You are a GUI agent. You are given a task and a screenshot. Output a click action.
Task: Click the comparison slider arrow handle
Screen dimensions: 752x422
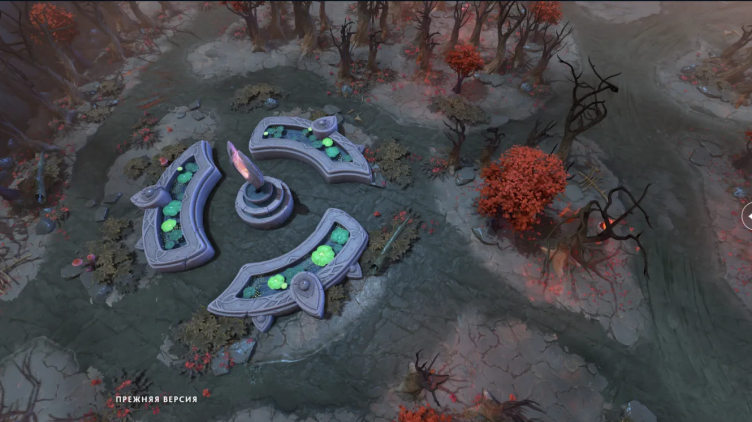747,215
